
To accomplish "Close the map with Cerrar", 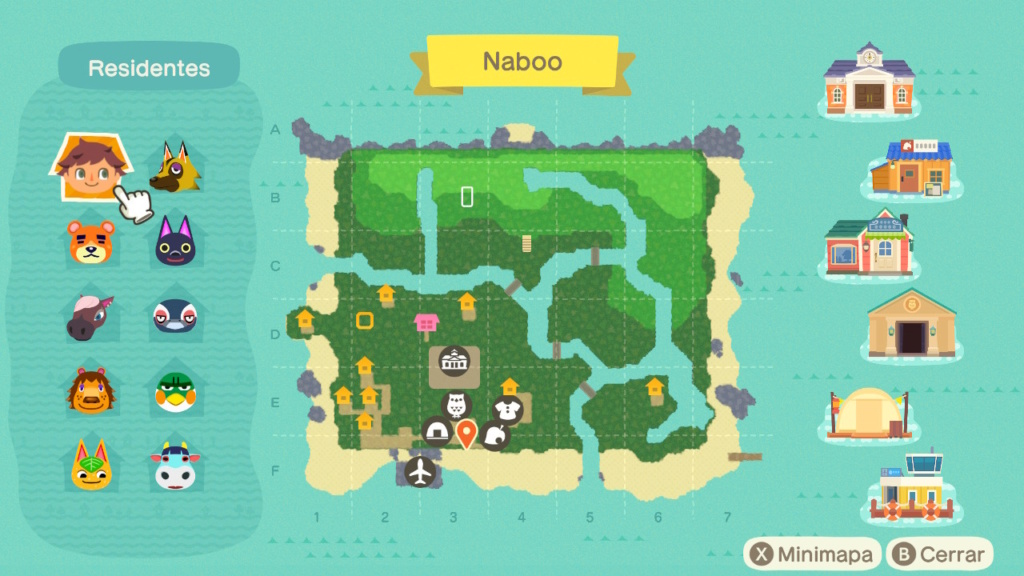I will 939,553.
